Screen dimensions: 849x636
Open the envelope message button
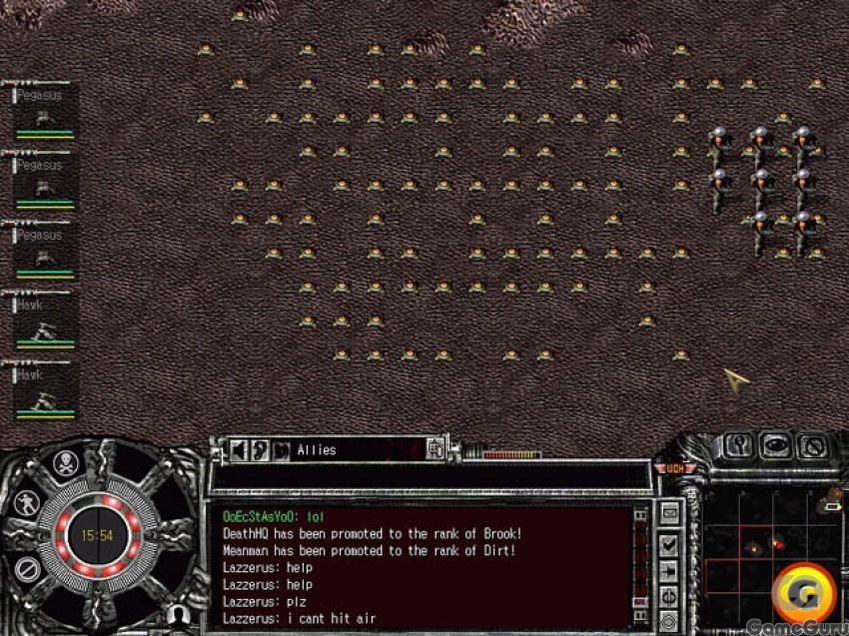[x=669, y=514]
